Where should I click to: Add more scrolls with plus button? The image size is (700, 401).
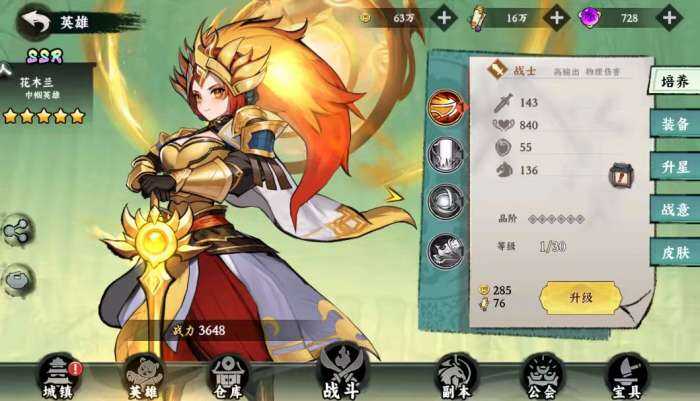[556, 17]
